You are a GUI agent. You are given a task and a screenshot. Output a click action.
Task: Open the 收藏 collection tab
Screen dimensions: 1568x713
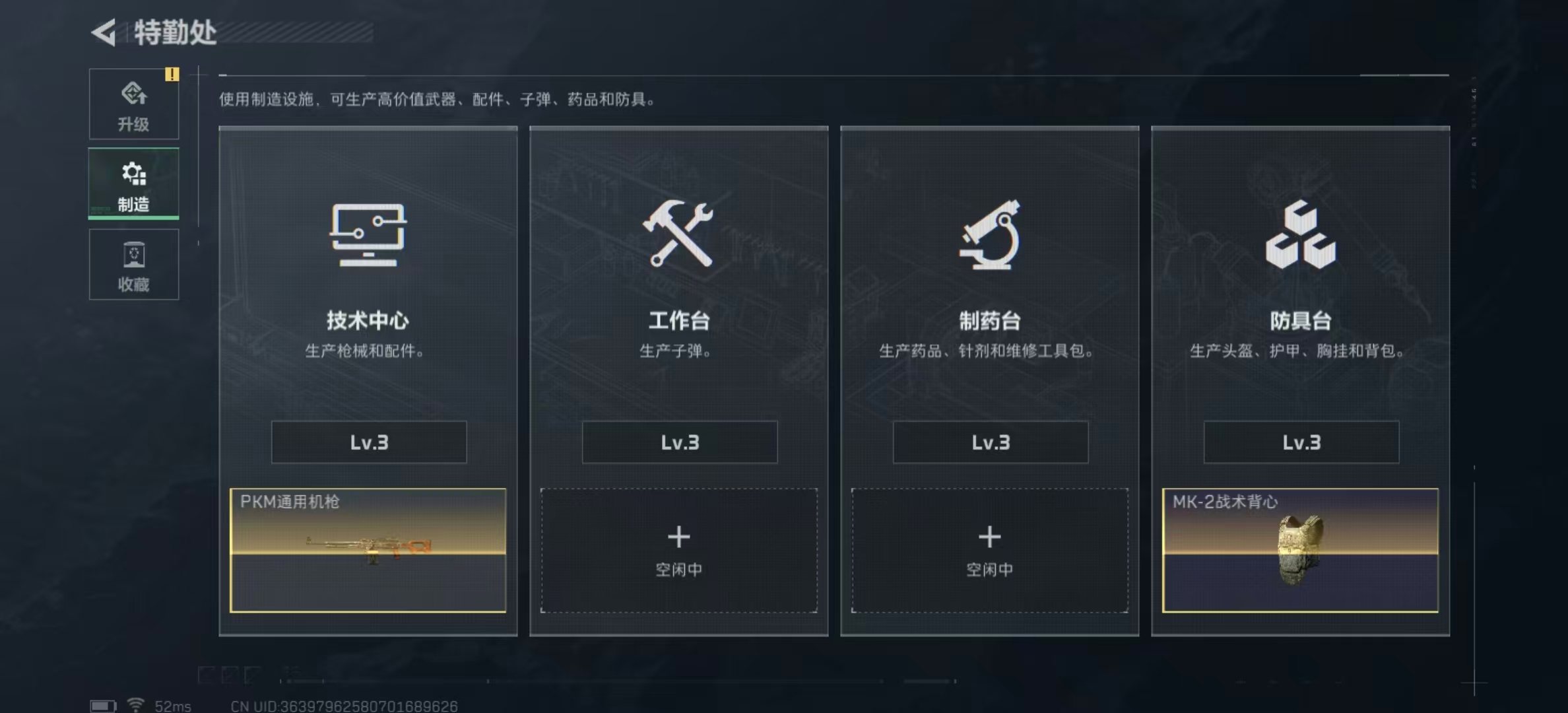click(134, 265)
